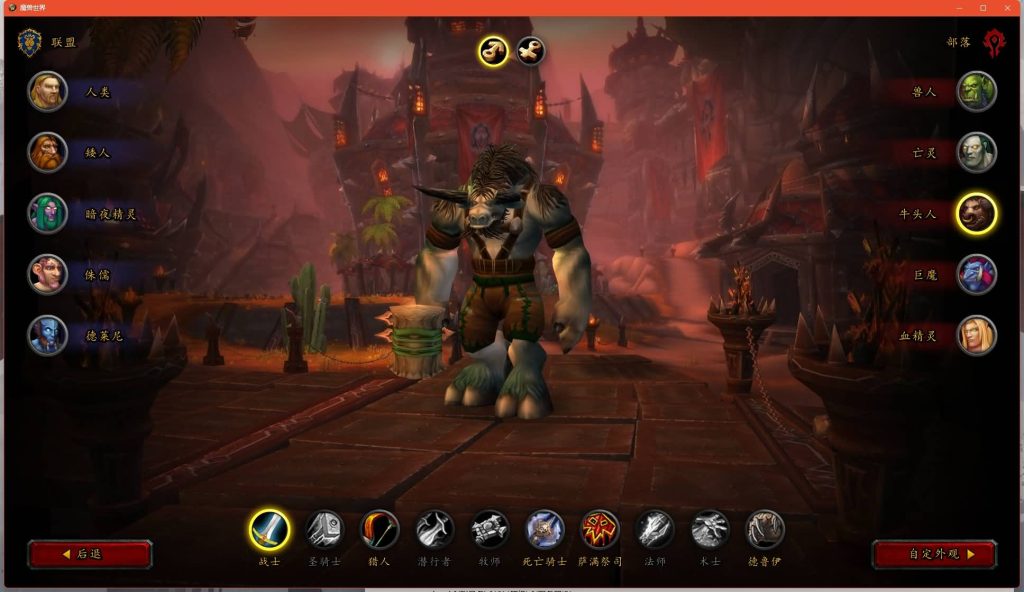Viewport: 1024px width, 592px height.
Task: Choose the Dwarf (矮人) race portrait
Action: [x=48, y=152]
